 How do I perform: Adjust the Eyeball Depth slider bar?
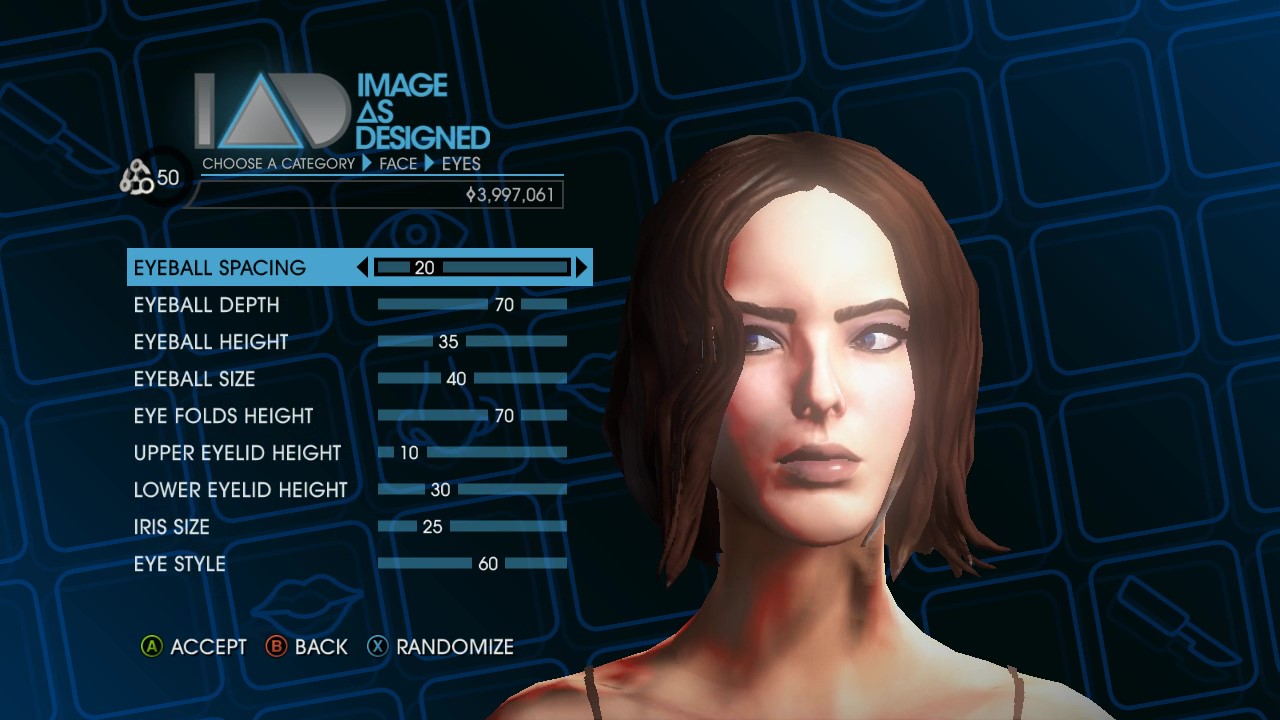(x=472, y=305)
